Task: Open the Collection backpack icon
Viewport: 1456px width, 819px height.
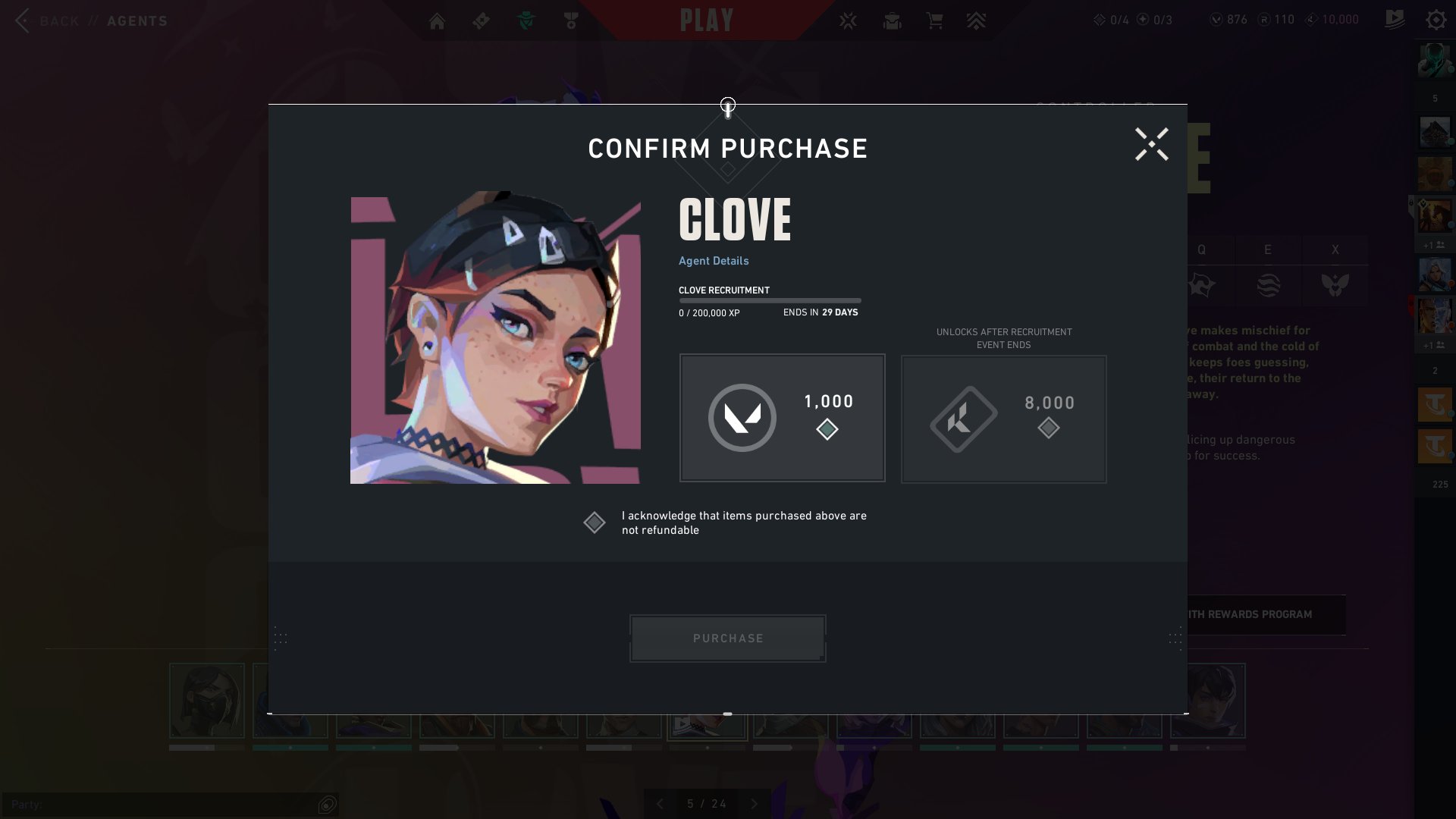Action: tap(893, 20)
